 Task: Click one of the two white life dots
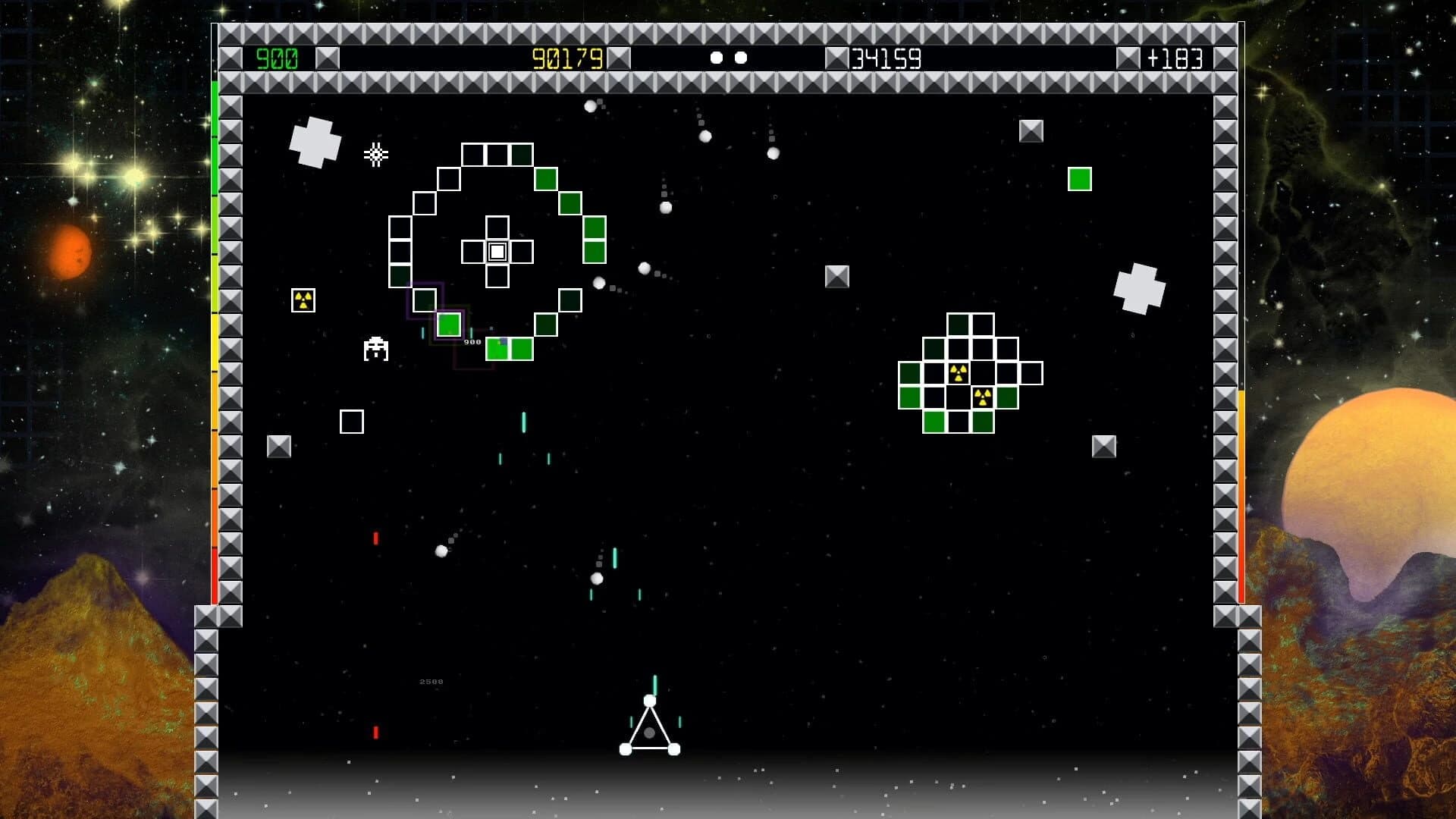[717, 56]
